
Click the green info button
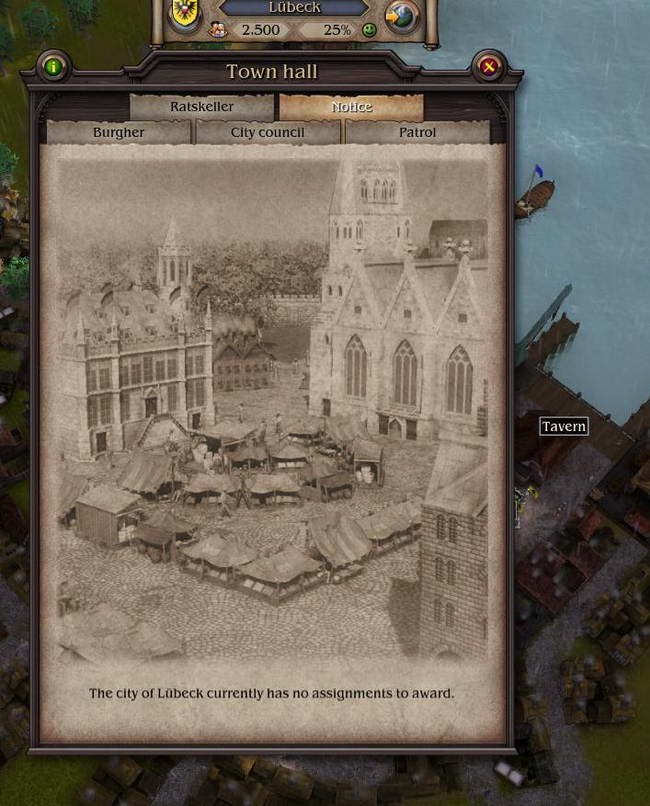53,67
